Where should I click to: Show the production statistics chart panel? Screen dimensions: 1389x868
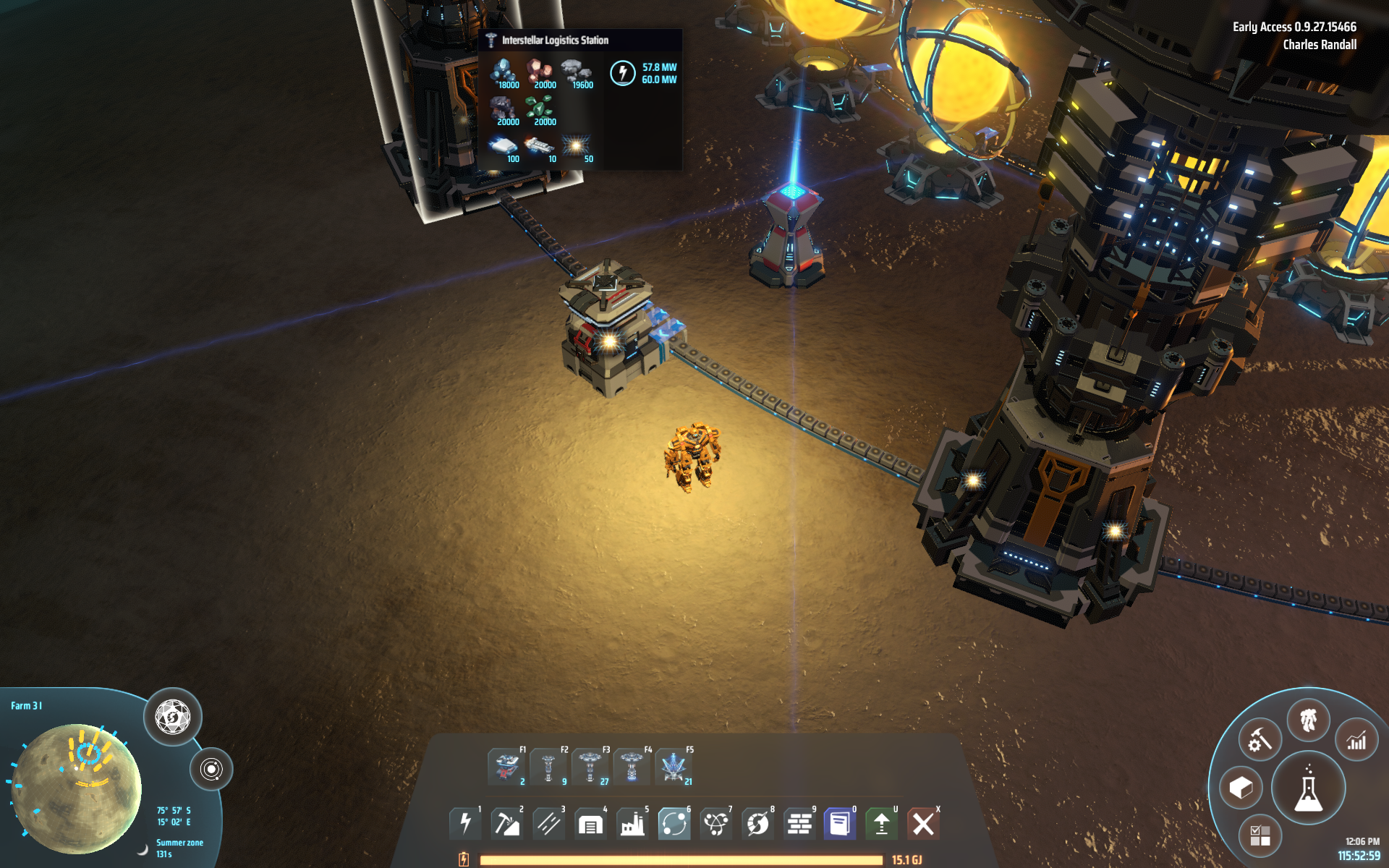[x=1356, y=740]
